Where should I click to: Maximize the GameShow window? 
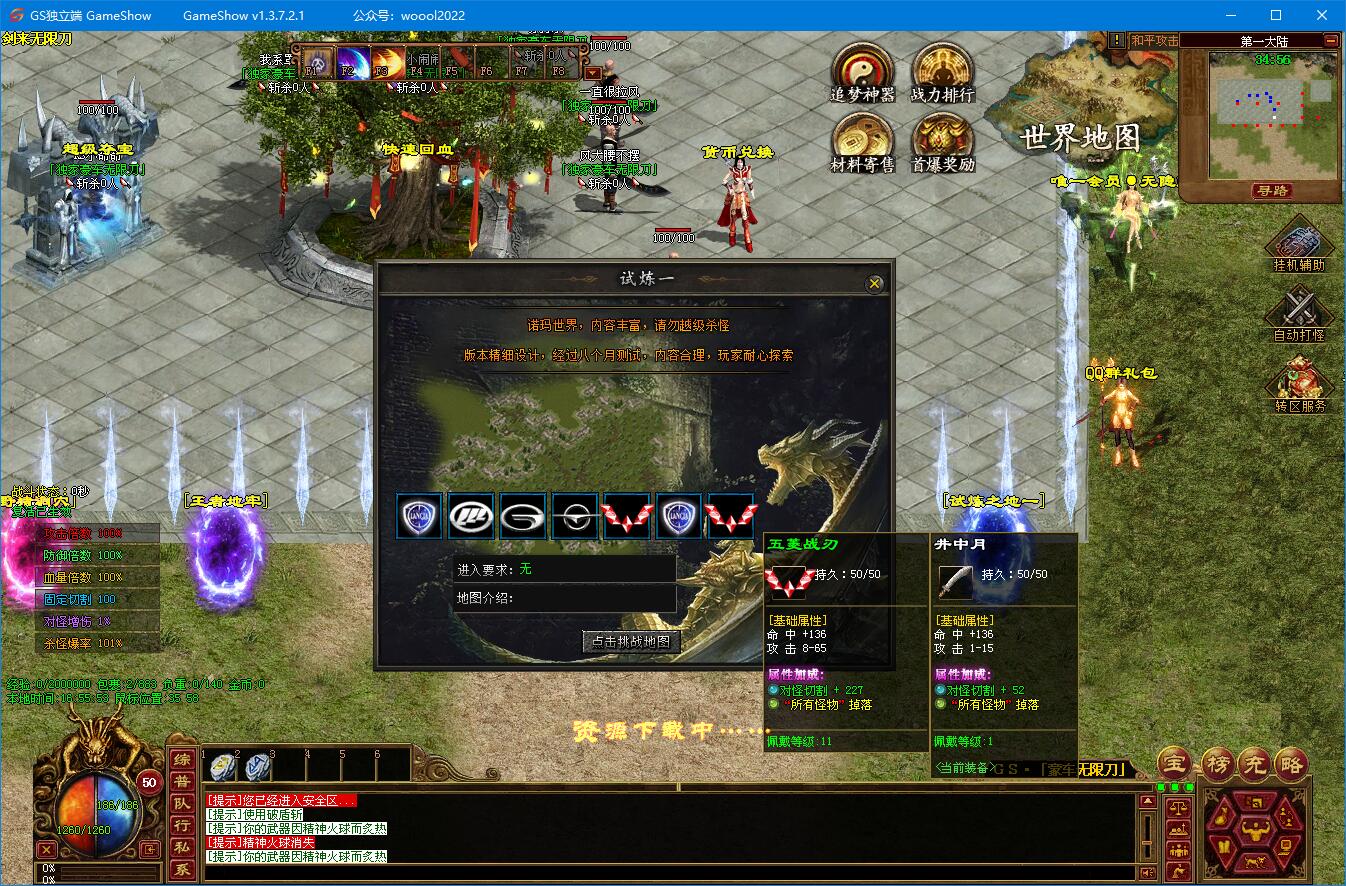[1276, 15]
